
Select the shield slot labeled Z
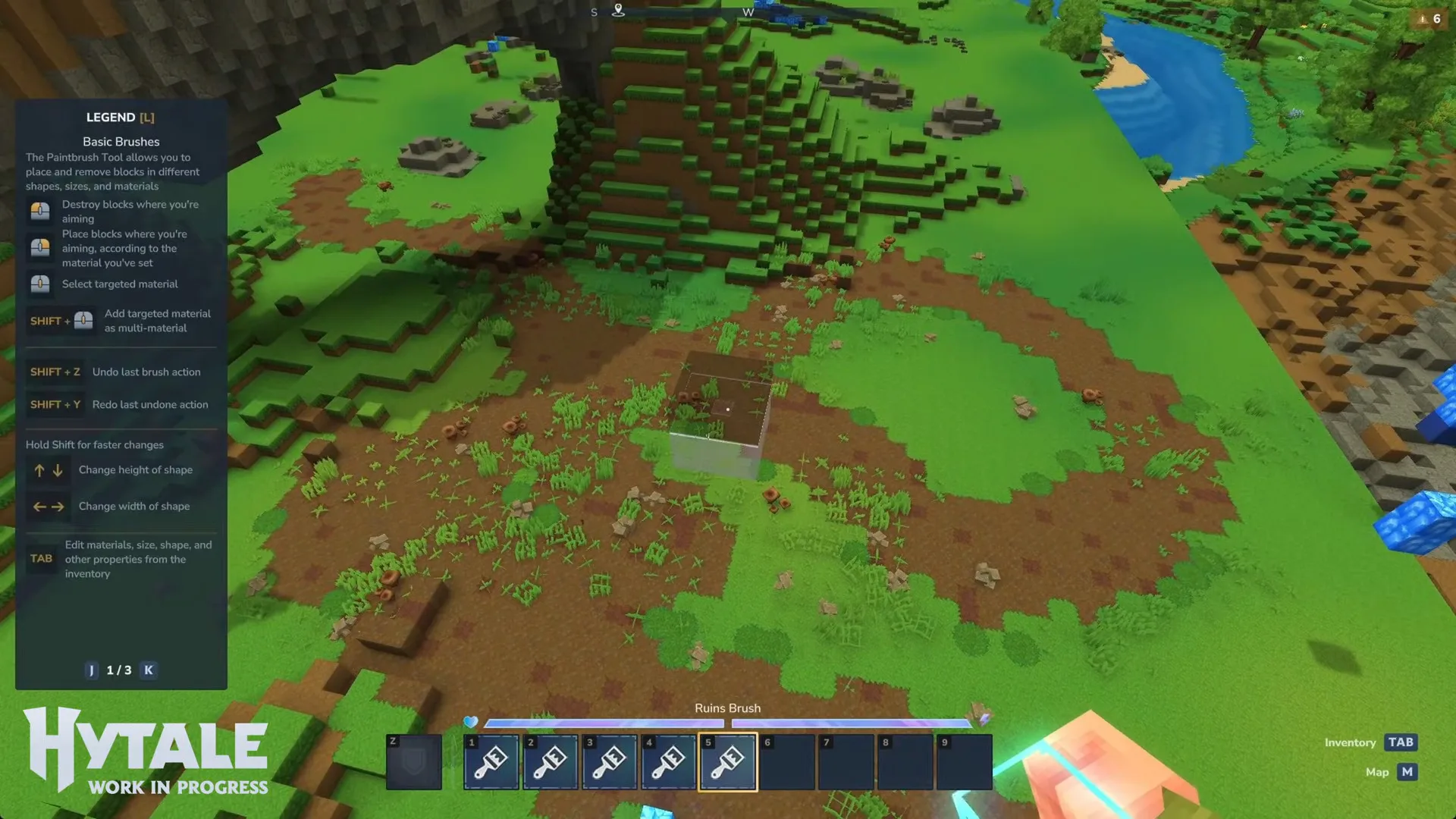pos(414,762)
